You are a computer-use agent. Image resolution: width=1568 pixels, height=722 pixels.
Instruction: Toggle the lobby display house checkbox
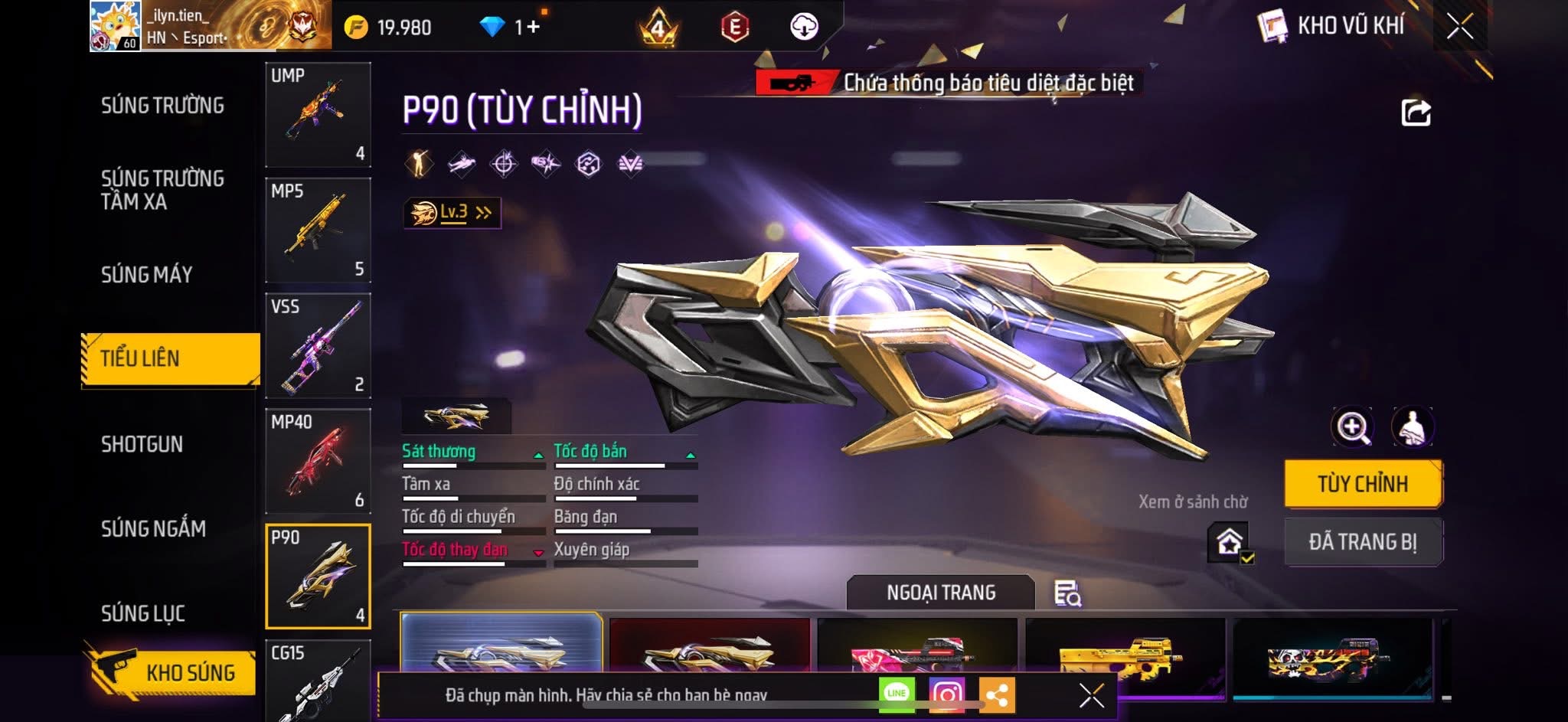pyautogui.click(x=1230, y=542)
